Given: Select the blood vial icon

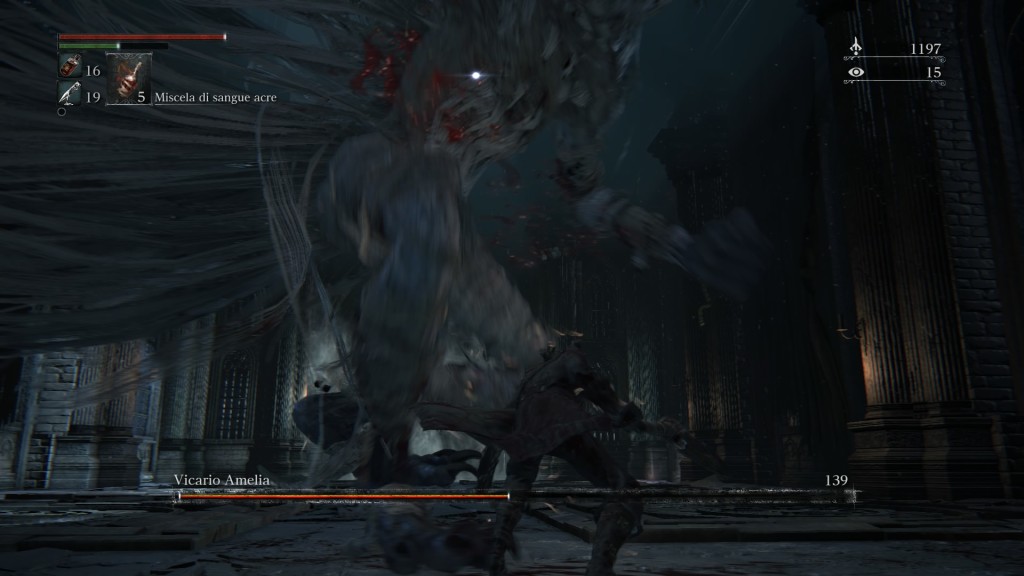Looking at the screenshot, I should pos(69,68).
